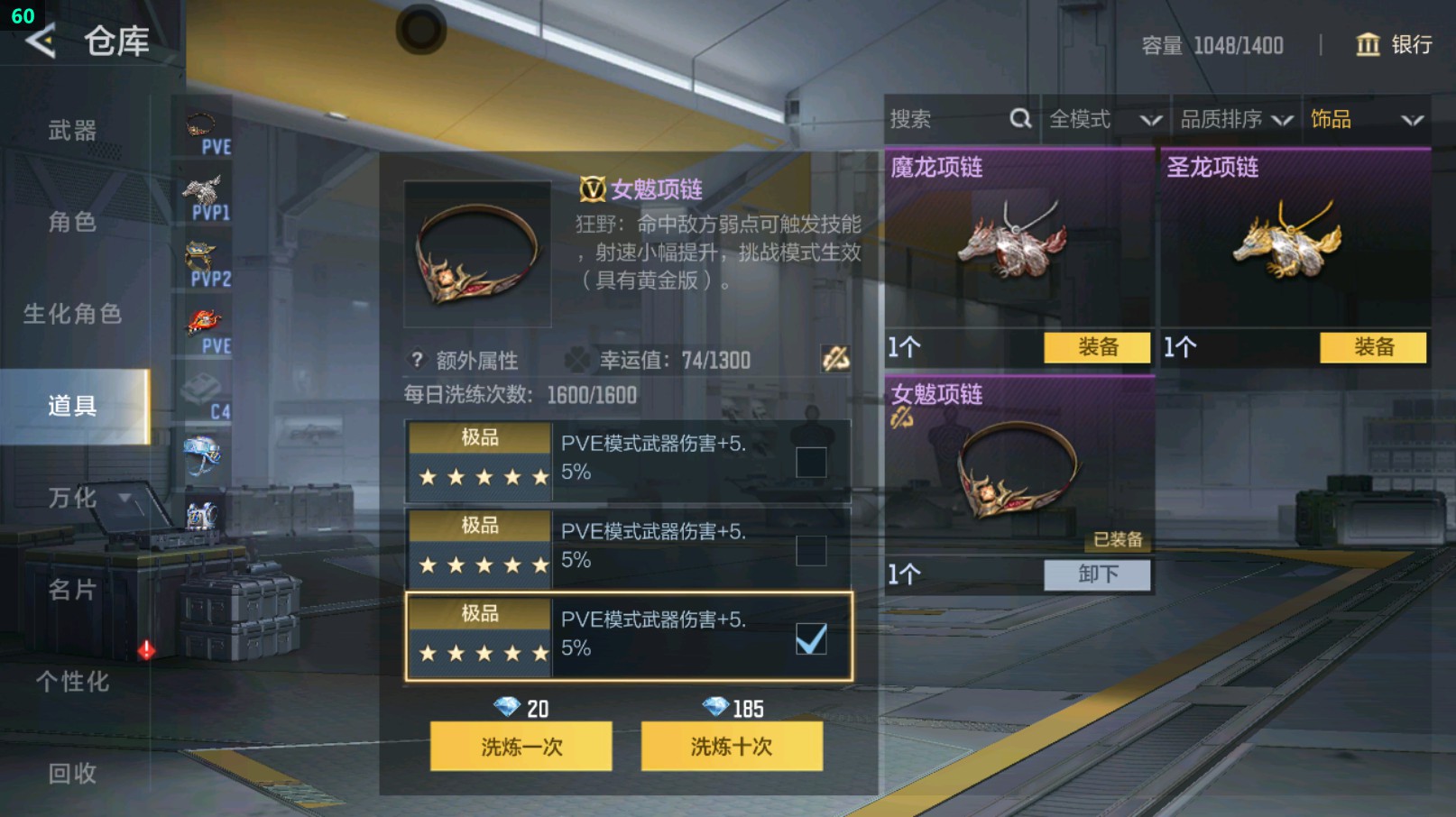Click the 洗炼一次 refine button
Image resolution: width=1456 pixels, height=817 pixels.
(x=521, y=748)
